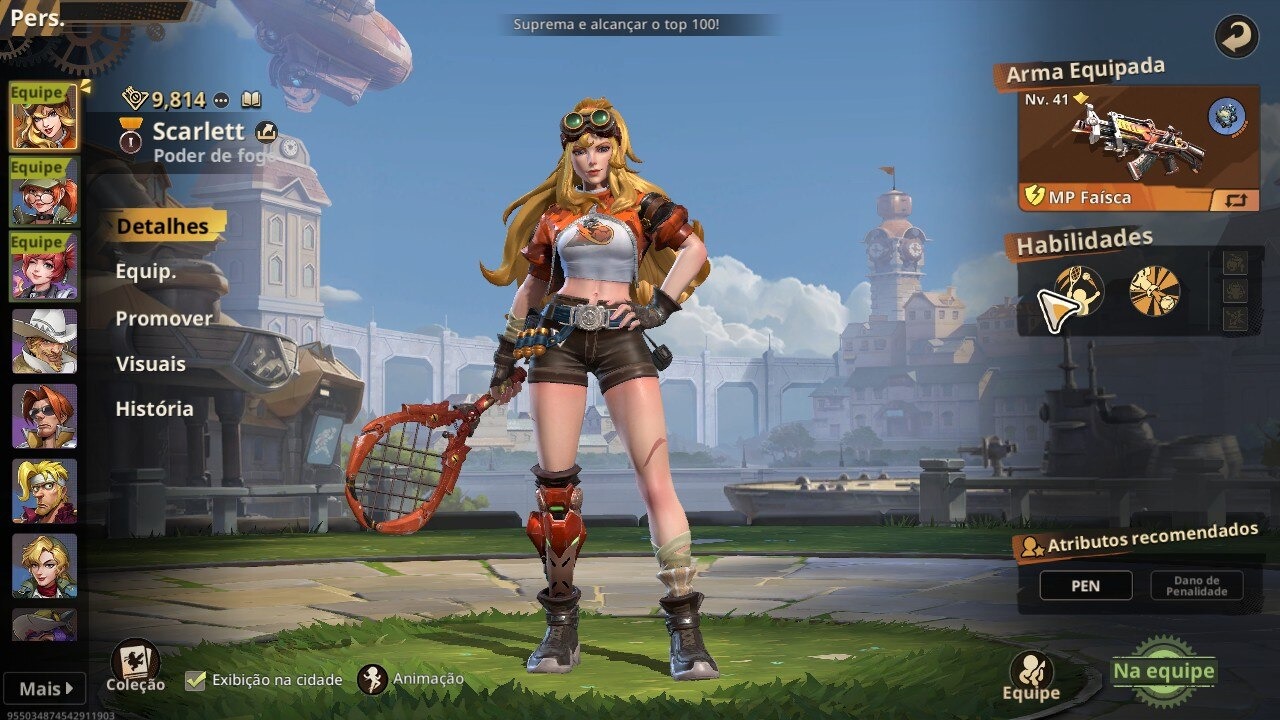Select the Promover tab
1280x720 pixels.
click(x=164, y=318)
